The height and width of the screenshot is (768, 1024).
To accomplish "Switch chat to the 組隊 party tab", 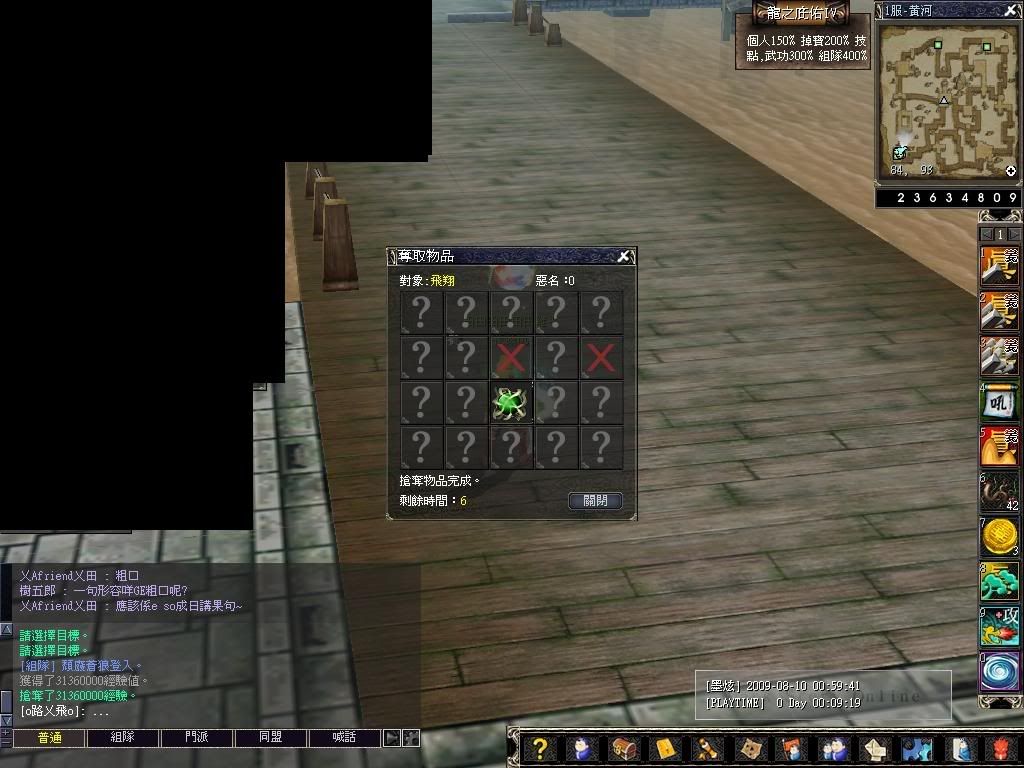I will pyautogui.click(x=123, y=738).
